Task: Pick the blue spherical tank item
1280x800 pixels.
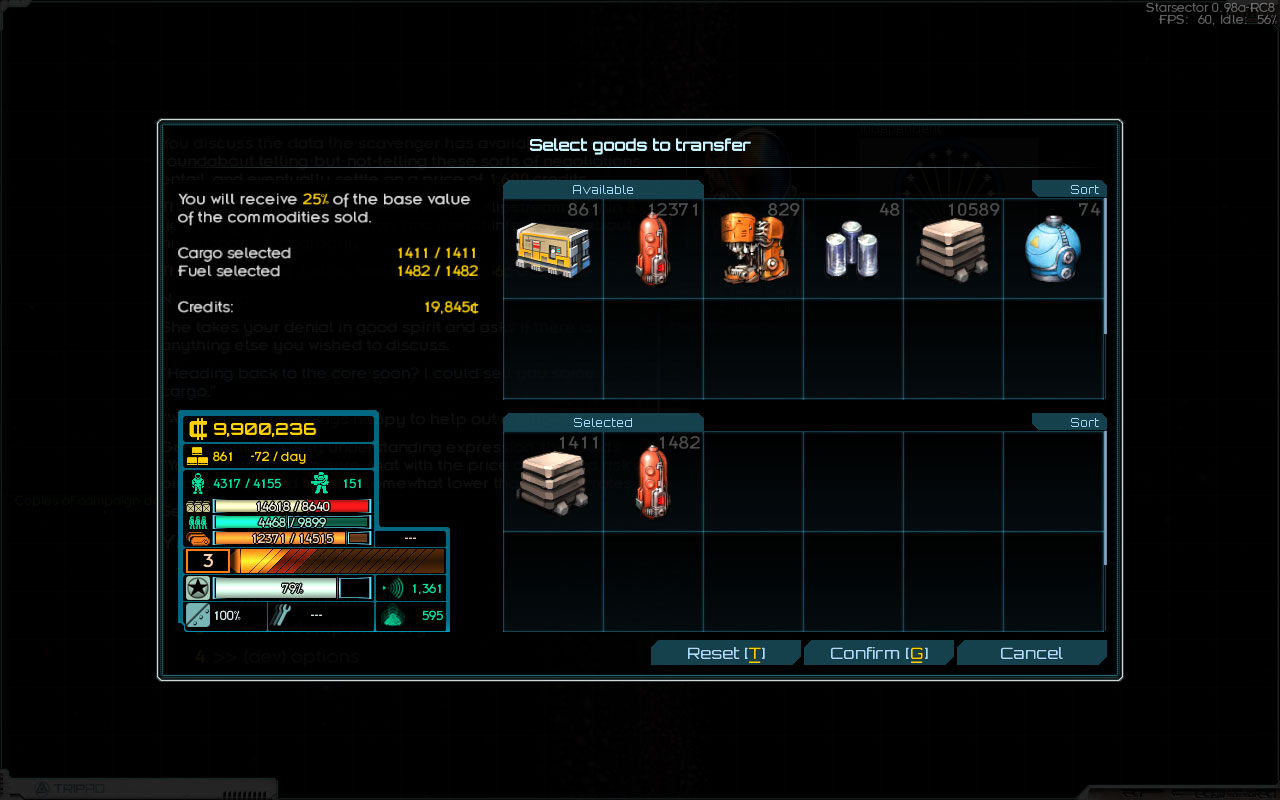Action: click(x=1053, y=249)
